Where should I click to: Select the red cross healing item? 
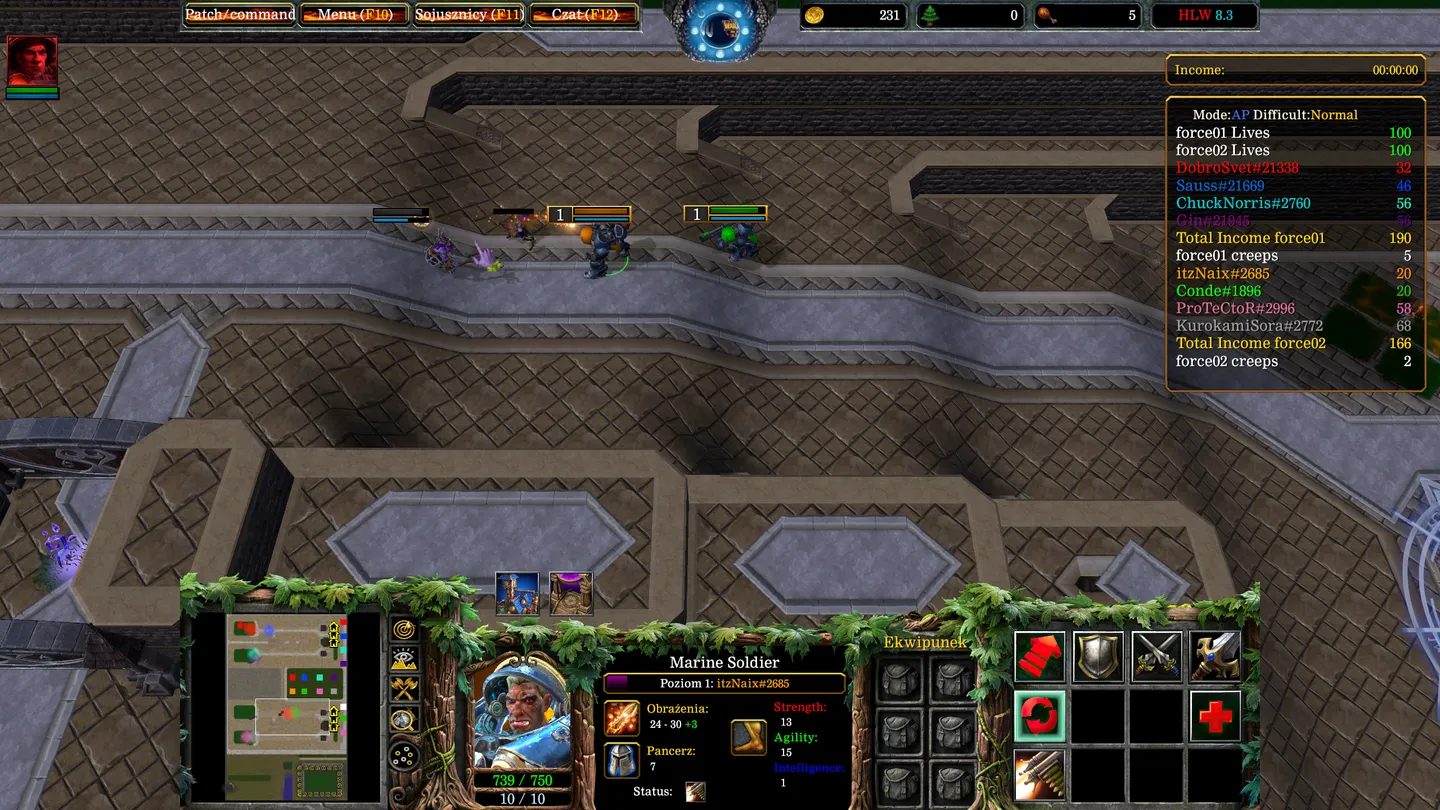click(1215, 717)
